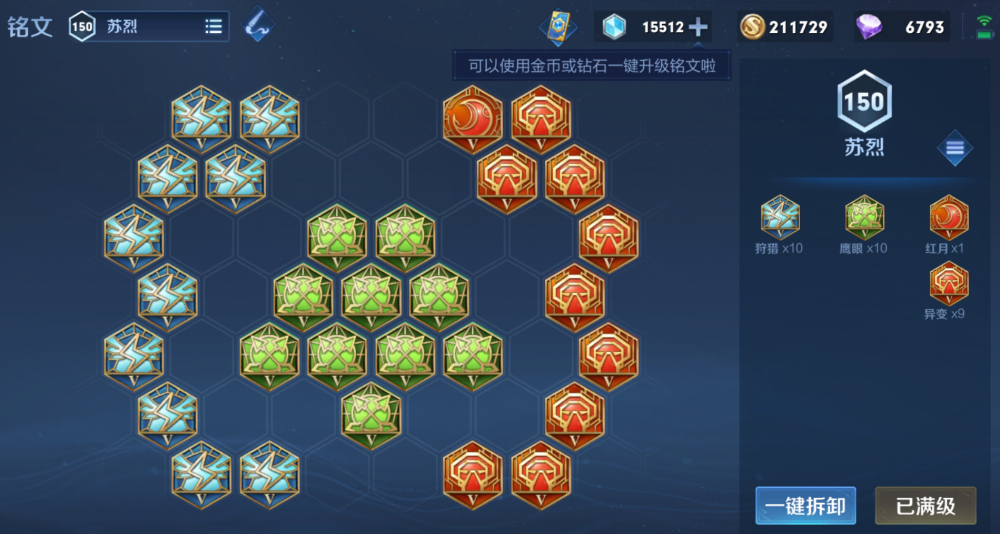1000x534 pixels.
Task: Click the 一键拆卸 button
Action: click(805, 506)
